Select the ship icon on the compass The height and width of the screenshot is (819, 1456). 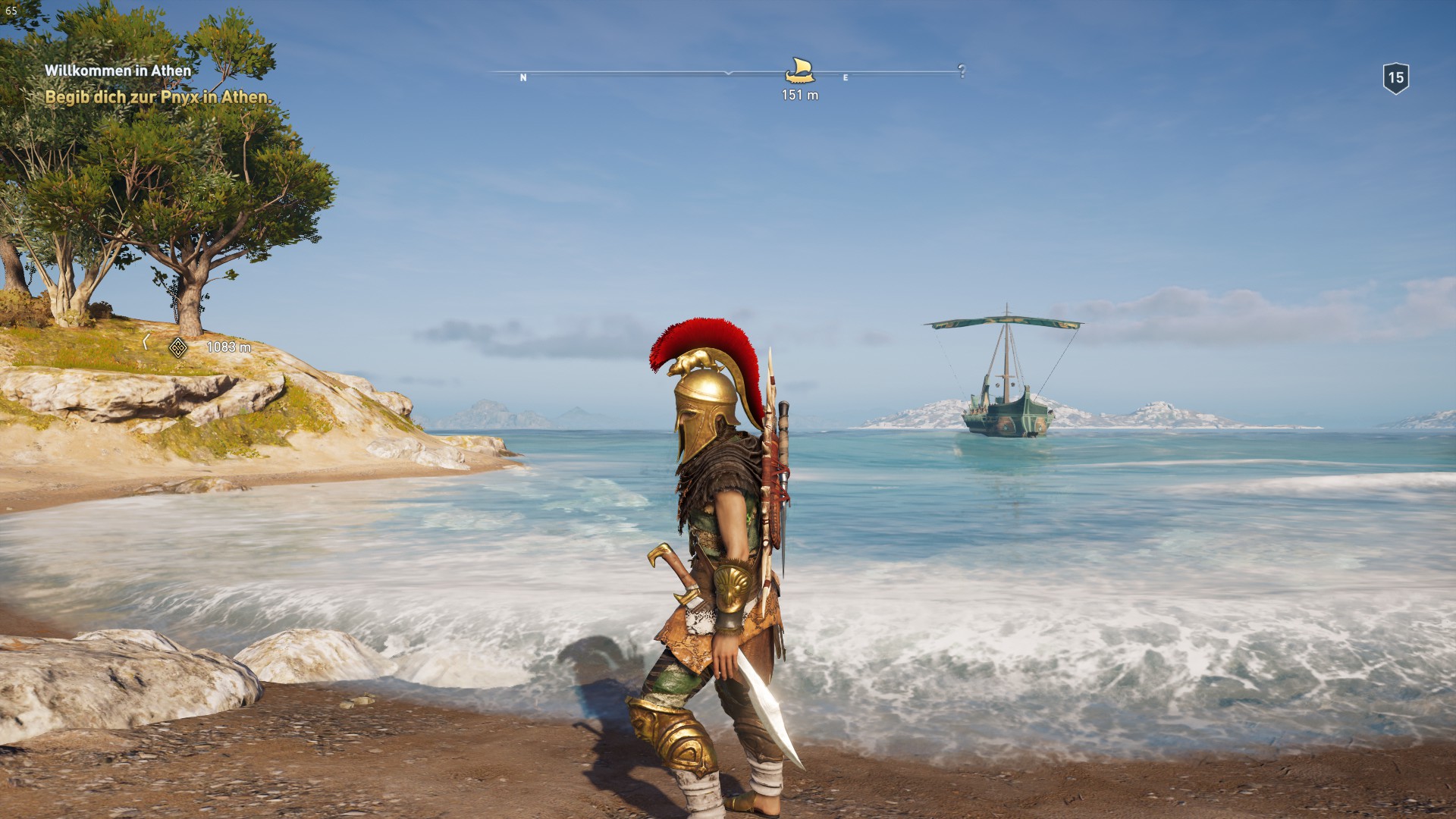[800, 71]
